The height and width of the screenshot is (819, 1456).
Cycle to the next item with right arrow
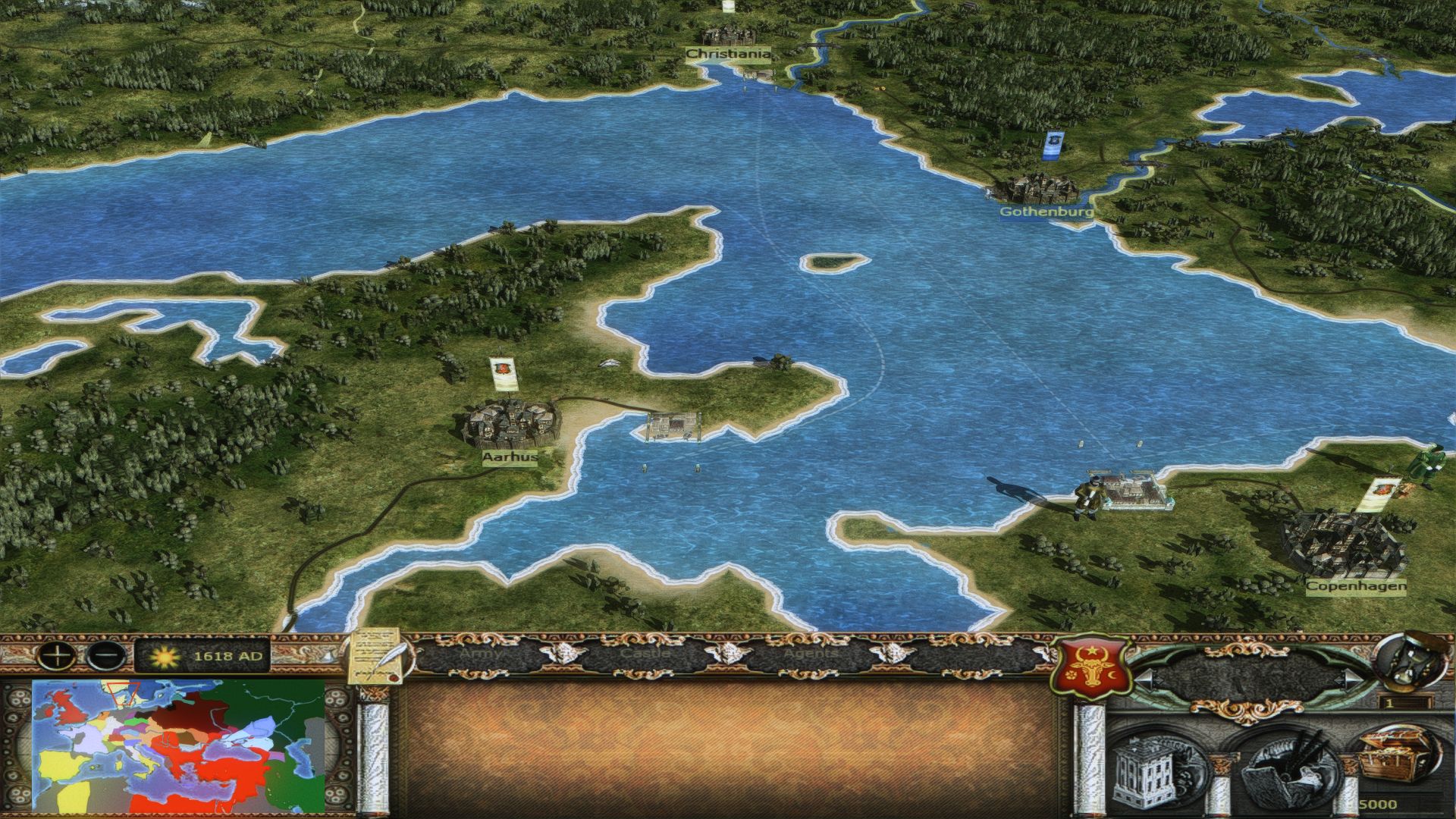coord(1352,677)
